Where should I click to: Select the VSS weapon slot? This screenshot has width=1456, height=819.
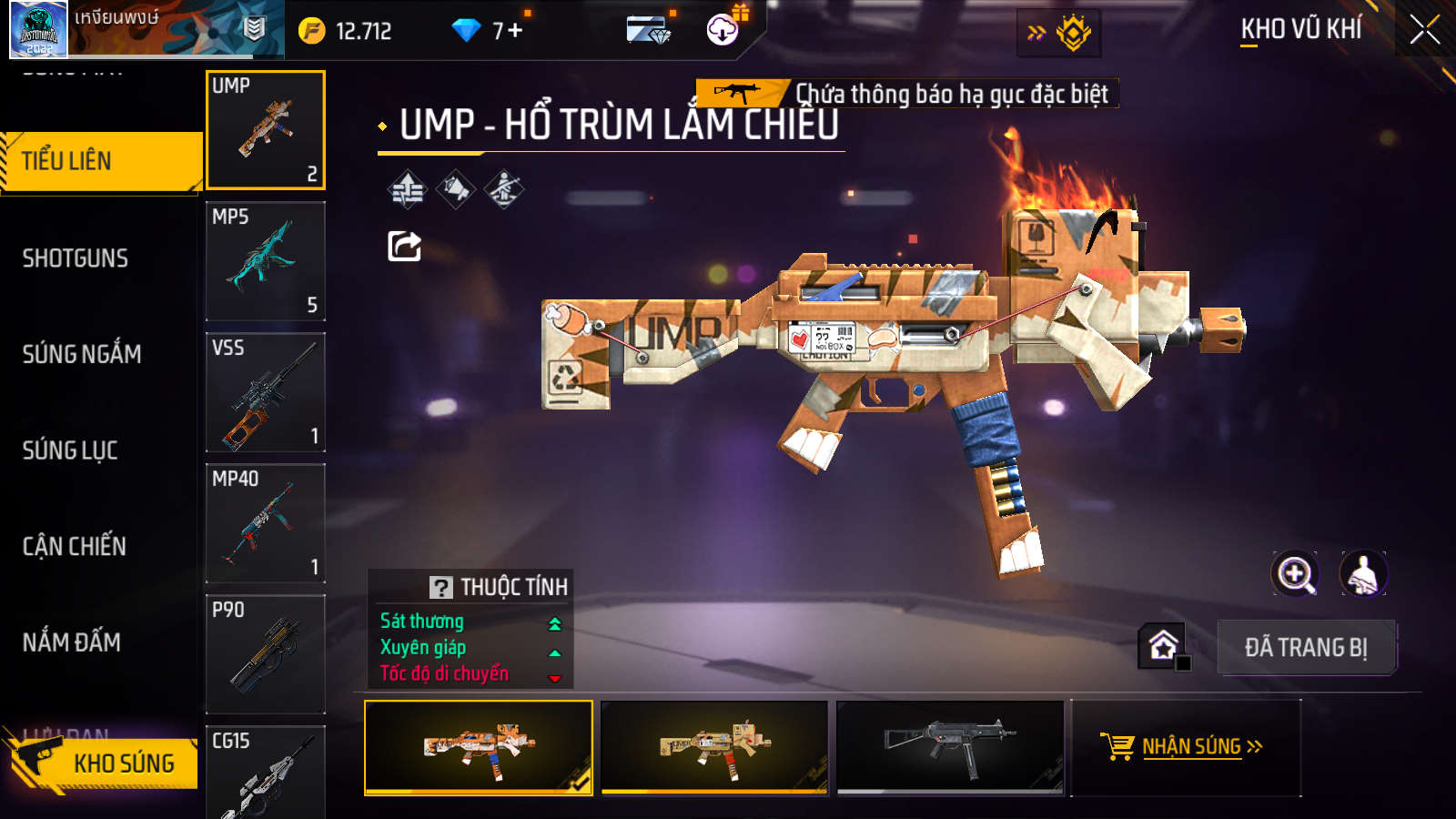[265, 392]
